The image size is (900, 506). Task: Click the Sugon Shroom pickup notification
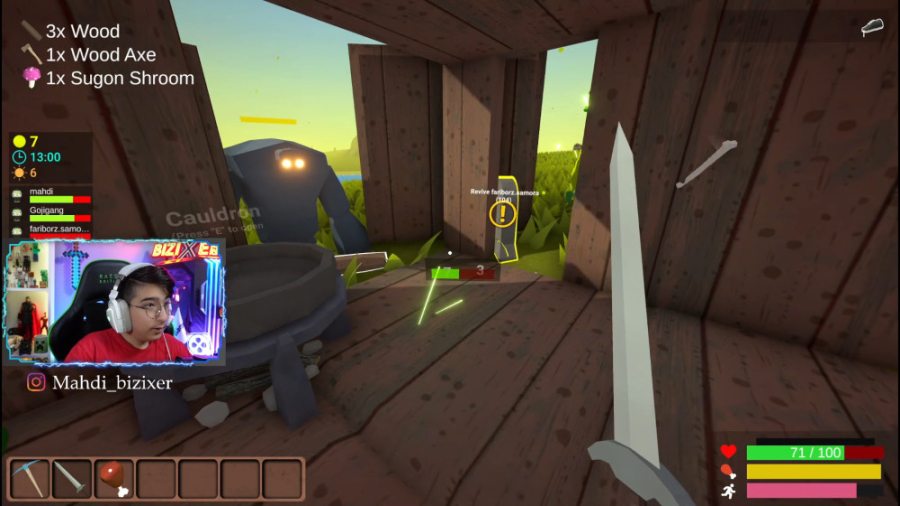108,78
